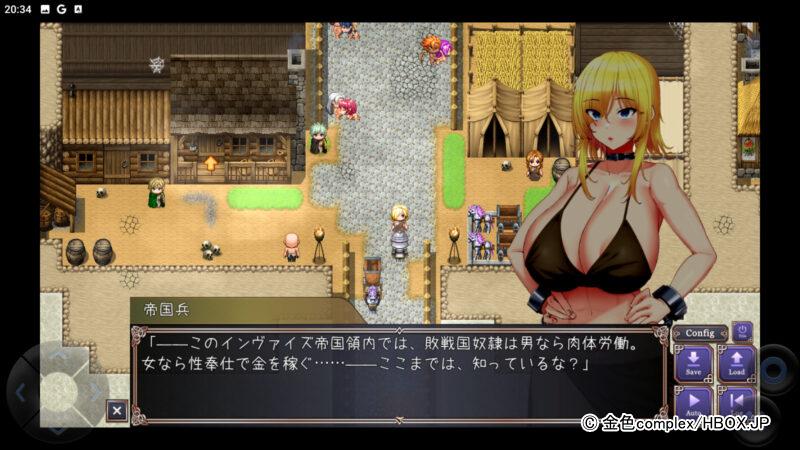Open the Log rewind button
This screenshot has width=800, height=450.
tap(736, 403)
